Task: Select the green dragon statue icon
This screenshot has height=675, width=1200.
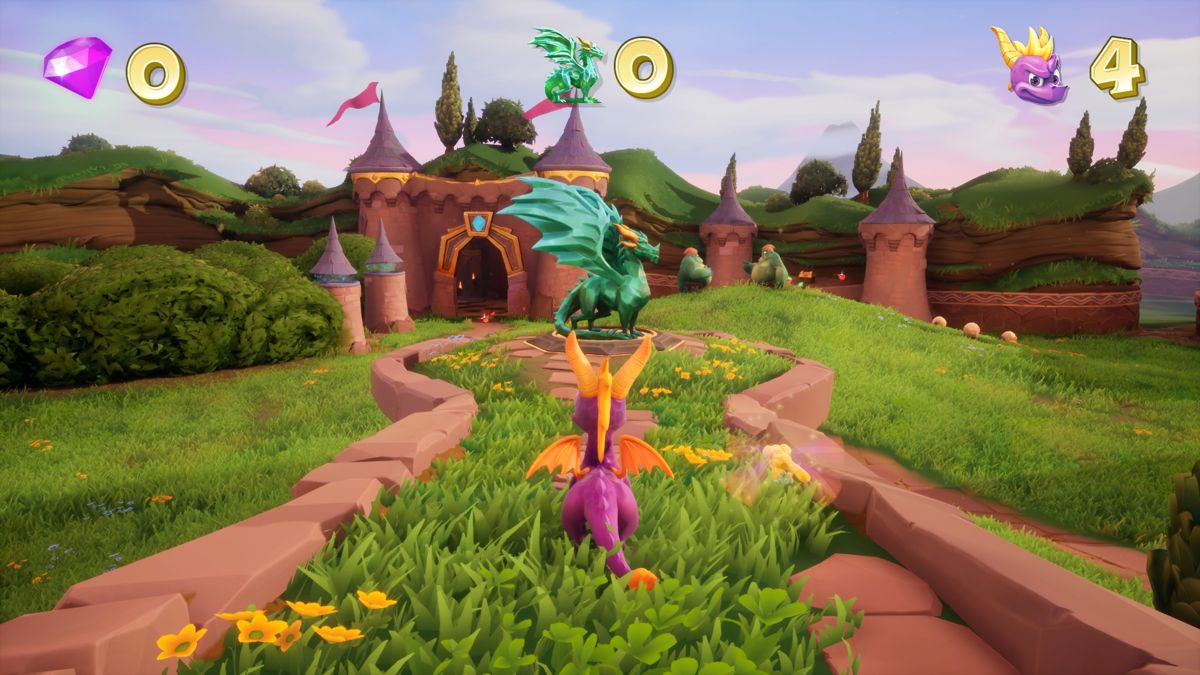Action: click(x=568, y=66)
